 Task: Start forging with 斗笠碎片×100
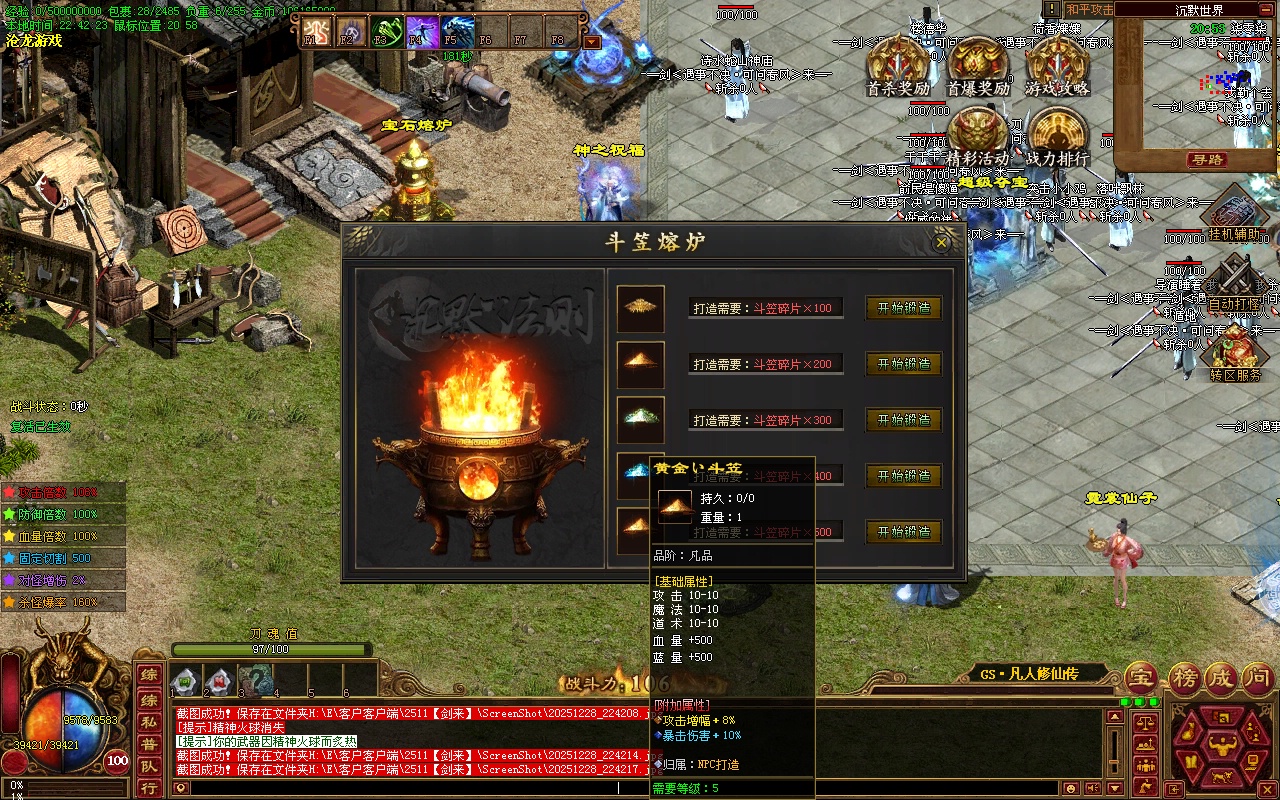[904, 308]
